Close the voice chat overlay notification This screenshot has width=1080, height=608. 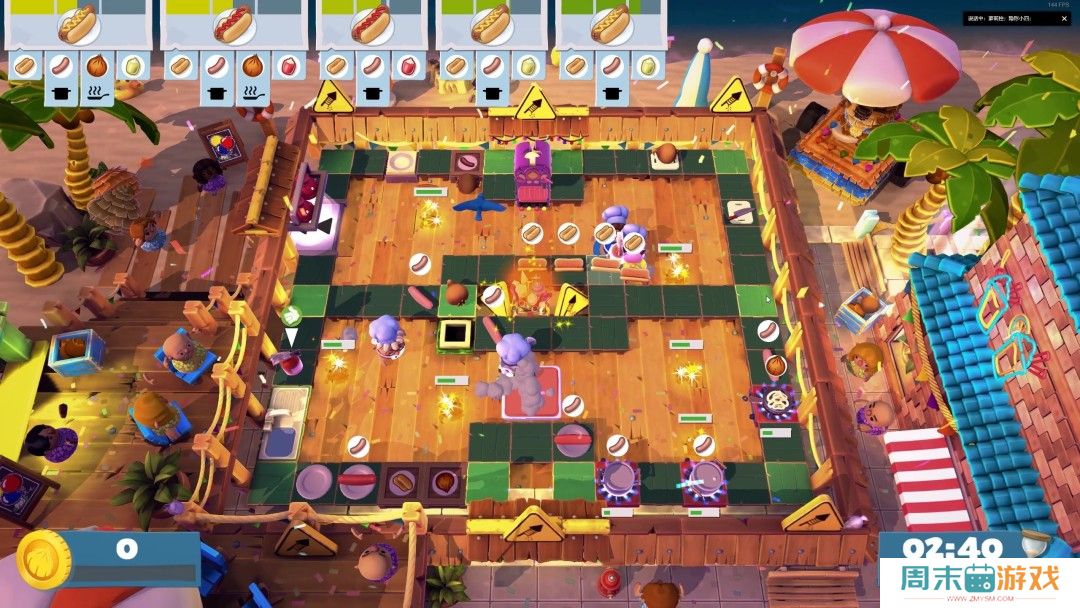tap(1066, 18)
